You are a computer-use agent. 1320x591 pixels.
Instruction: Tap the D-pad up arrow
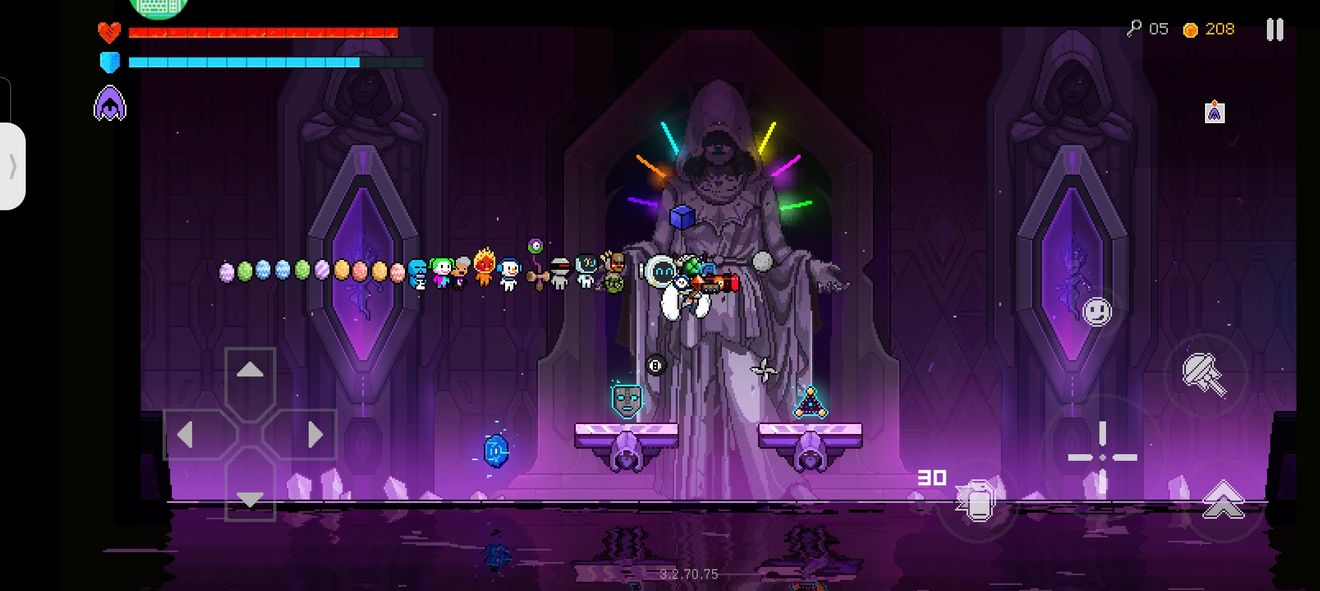(250, 371)
